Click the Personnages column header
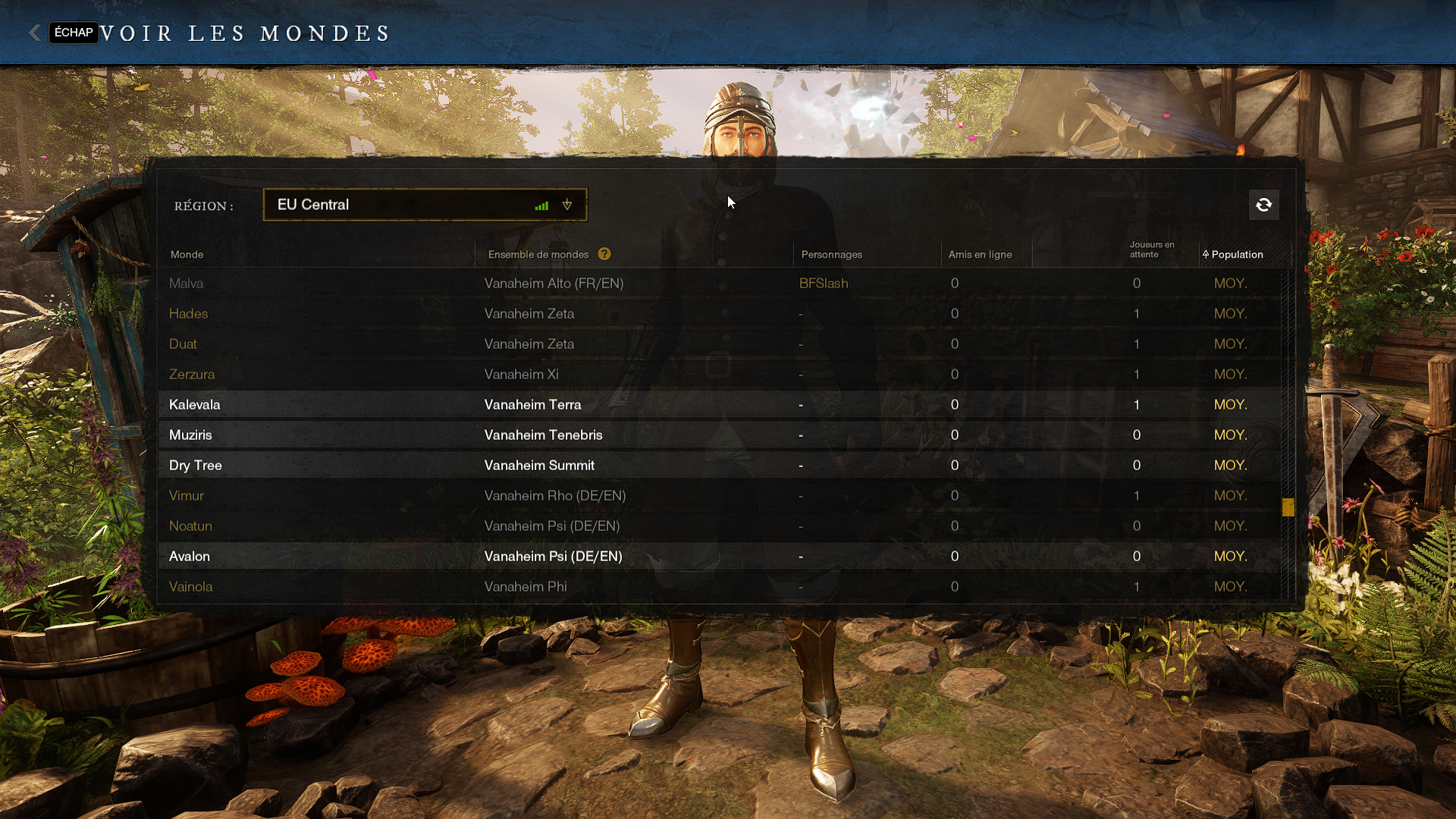This screenshot has height=819, width=1456. pyautogui.click(x=832, y=255)
